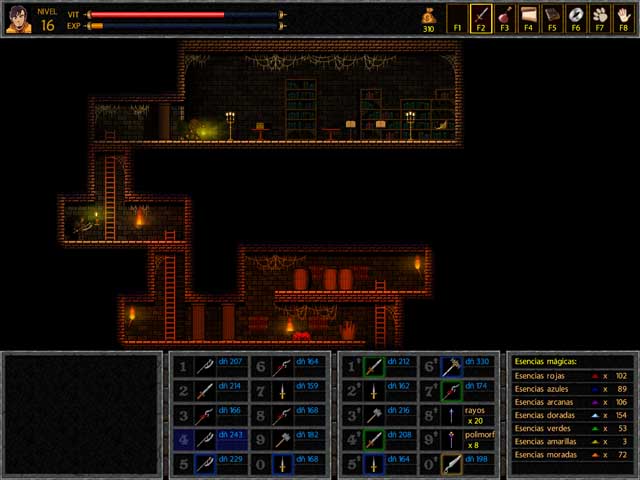Select the dagger in slot 7
This screenshot has width=640, height=480.
283,391
